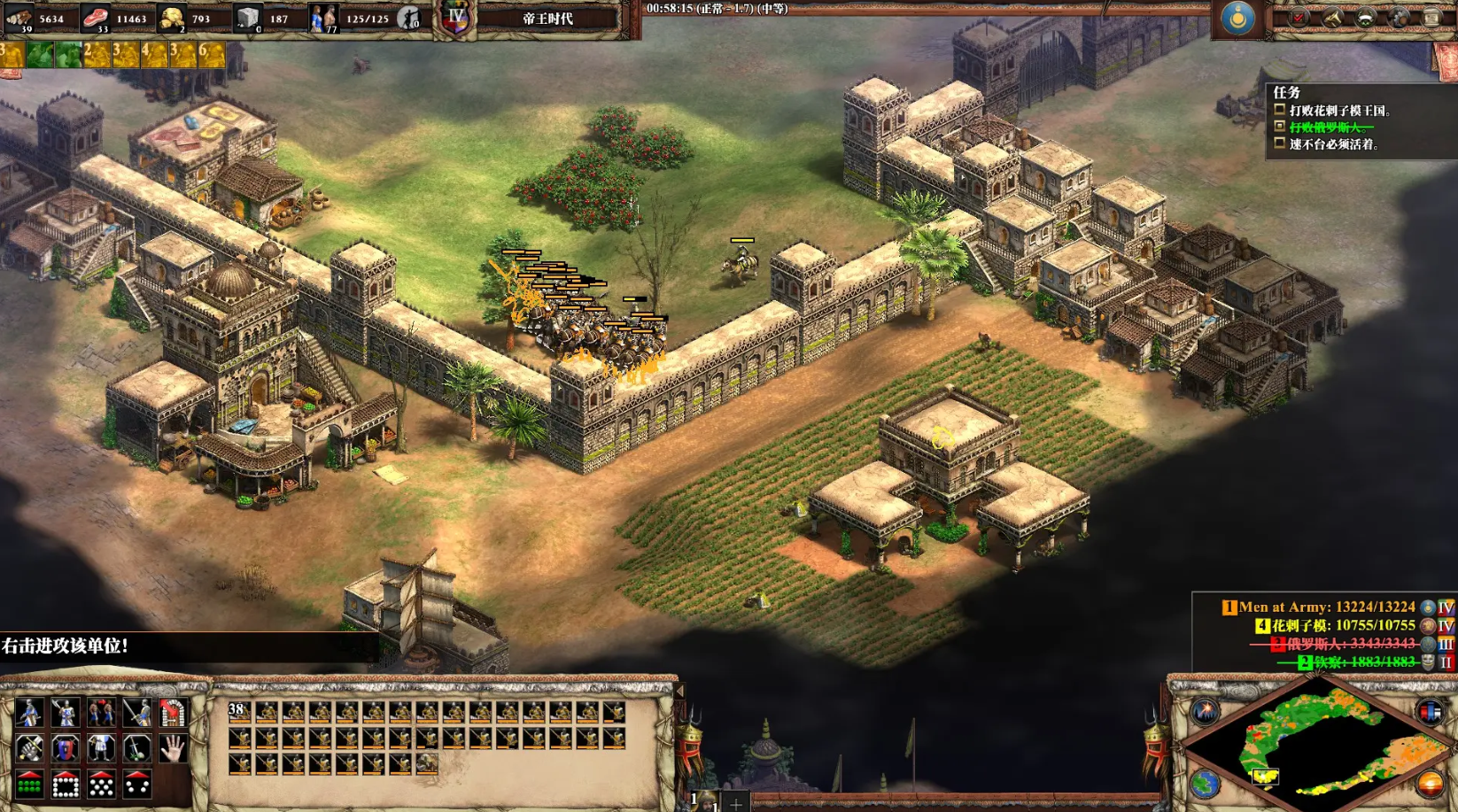Screen dimensions: 1458x812
Task: Activate the flare signal minimap button
Action: coord(1205,711)
